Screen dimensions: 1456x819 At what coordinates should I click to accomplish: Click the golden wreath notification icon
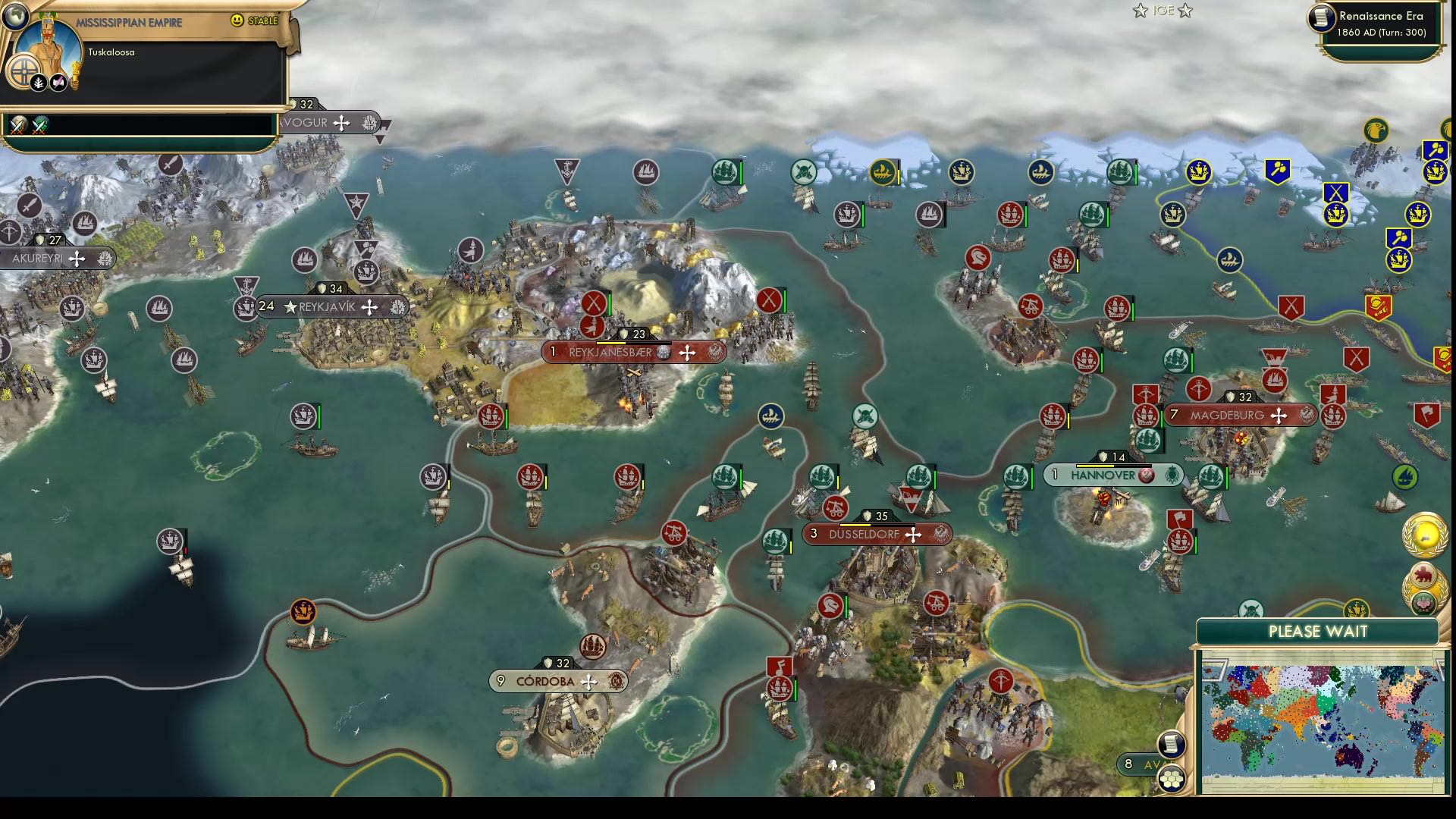point(1426,533)
